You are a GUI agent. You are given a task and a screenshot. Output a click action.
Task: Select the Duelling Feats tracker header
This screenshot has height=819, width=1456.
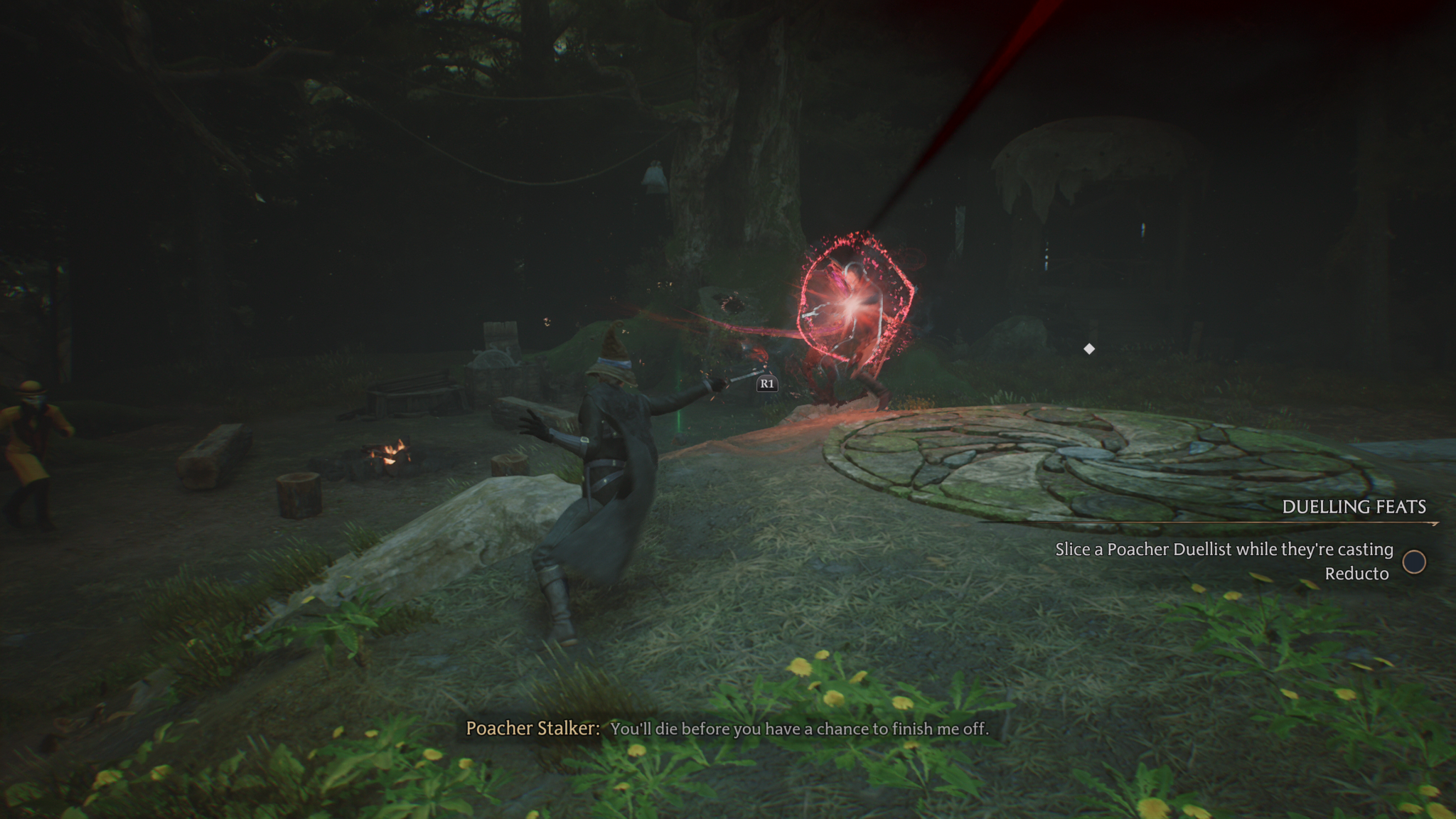pos(1354,507)
